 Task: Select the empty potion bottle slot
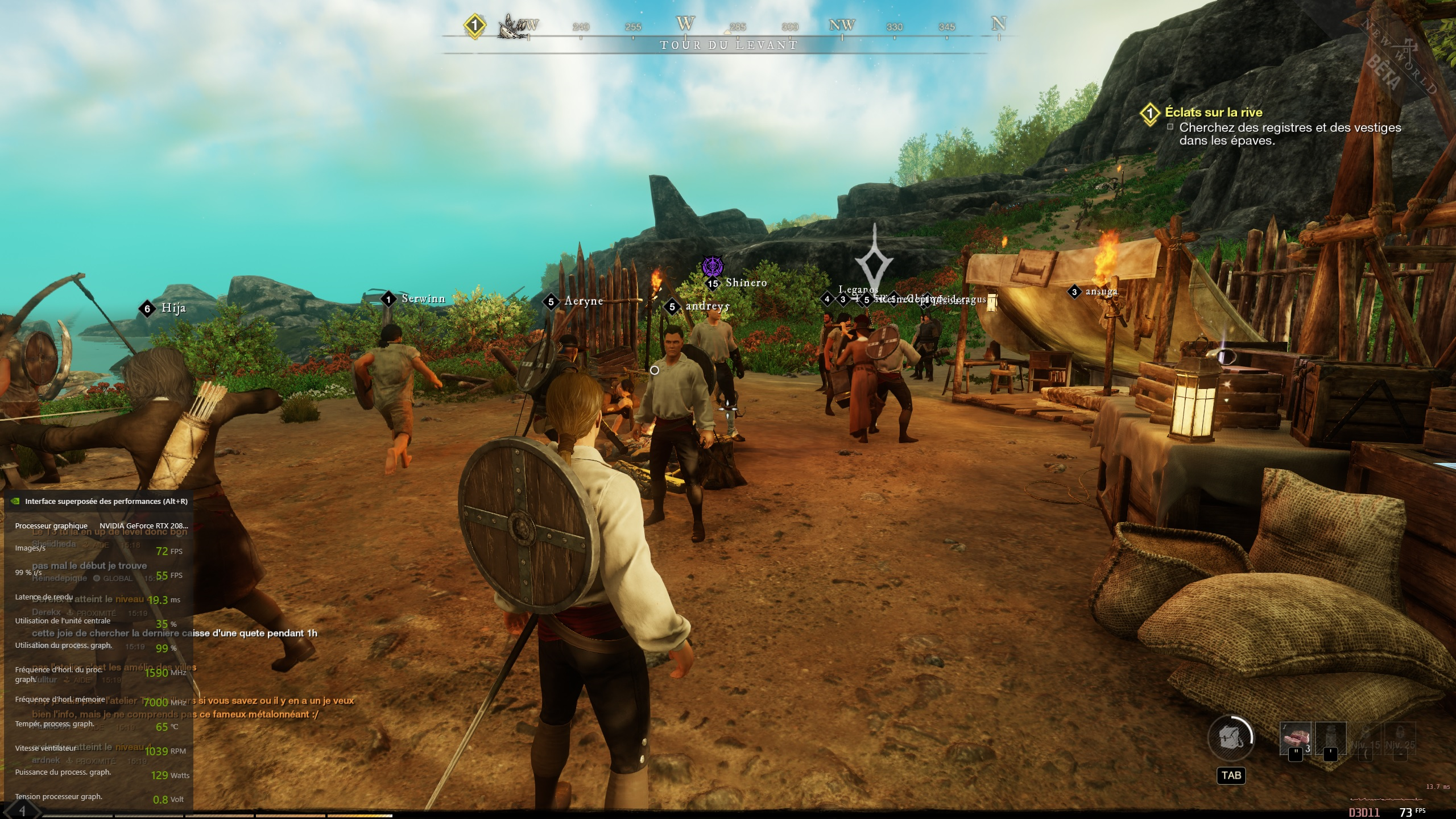point(1330,739)
